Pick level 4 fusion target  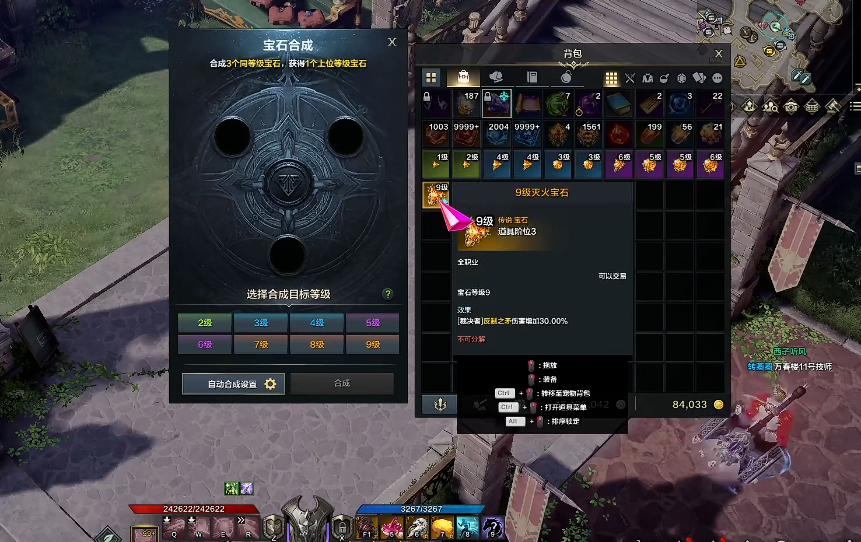click(317, 323)
